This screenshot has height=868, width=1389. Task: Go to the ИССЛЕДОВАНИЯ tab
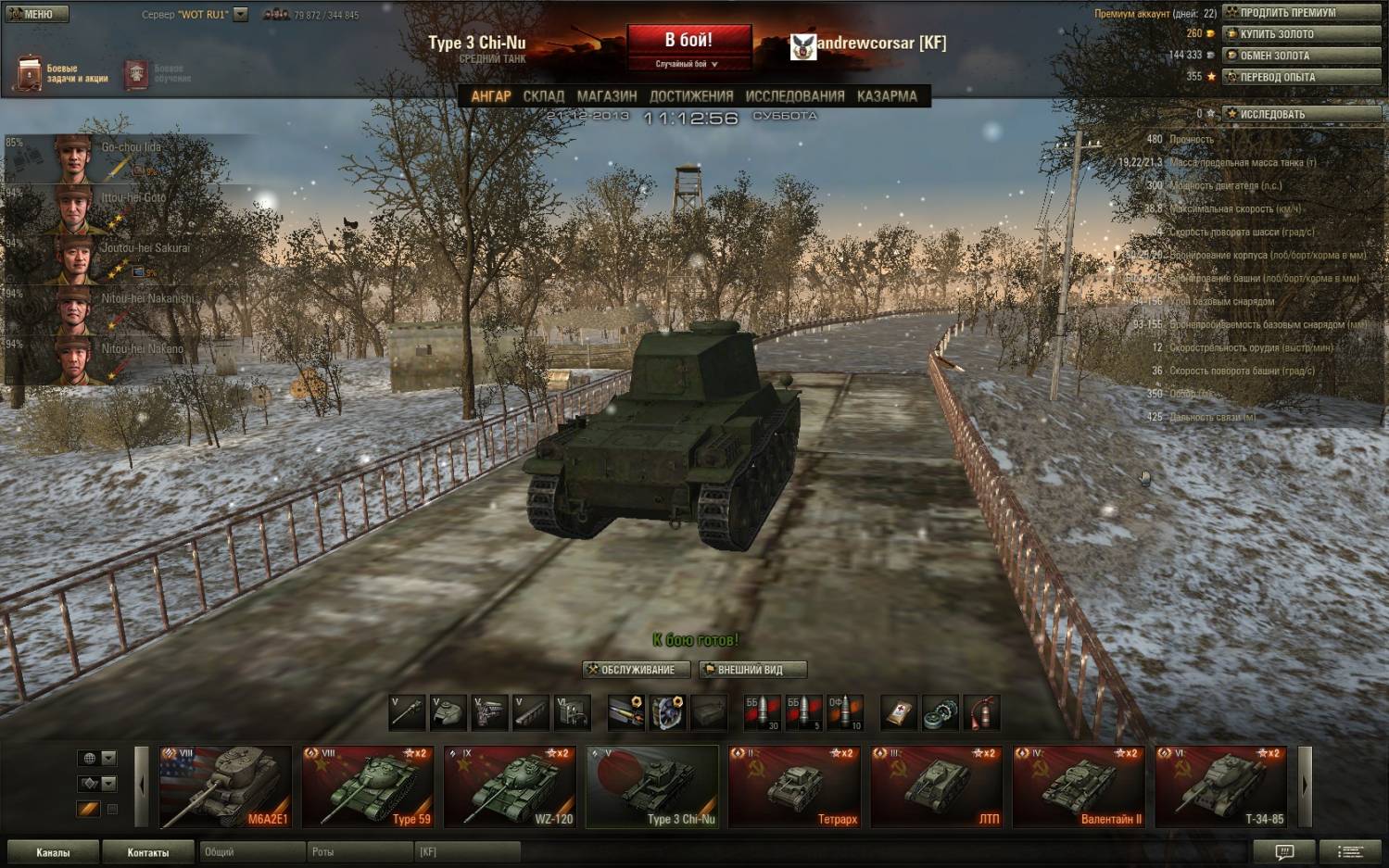pyautogui.click(x=795, y=96)
